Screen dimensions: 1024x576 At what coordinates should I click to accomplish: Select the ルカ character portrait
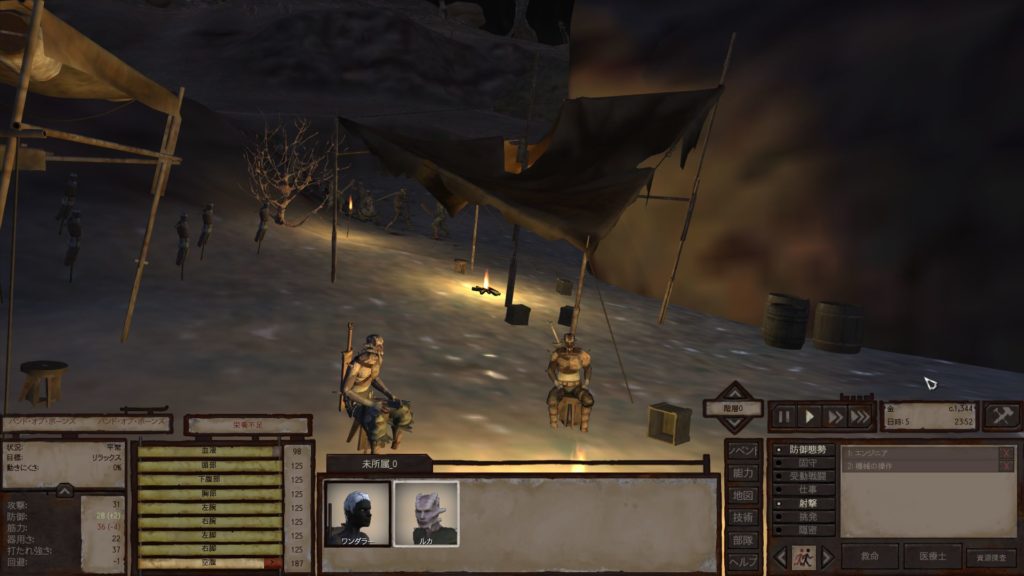tap(426, 513)
